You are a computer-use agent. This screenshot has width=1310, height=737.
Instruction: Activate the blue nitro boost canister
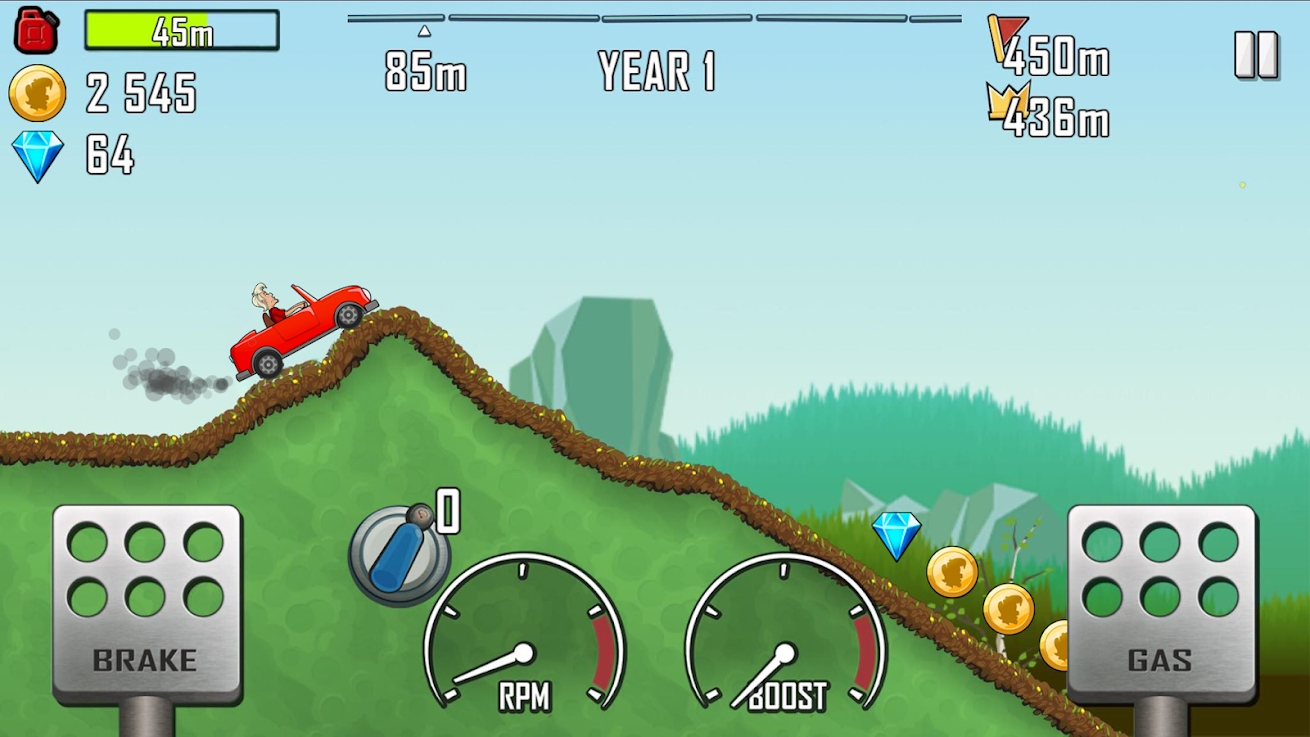(x=397, y=555)
